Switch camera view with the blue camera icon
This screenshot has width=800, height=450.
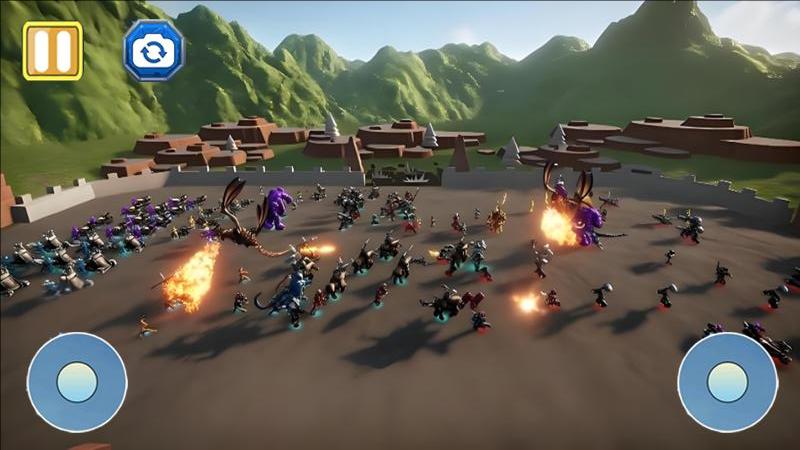click(x=153, y=51)
